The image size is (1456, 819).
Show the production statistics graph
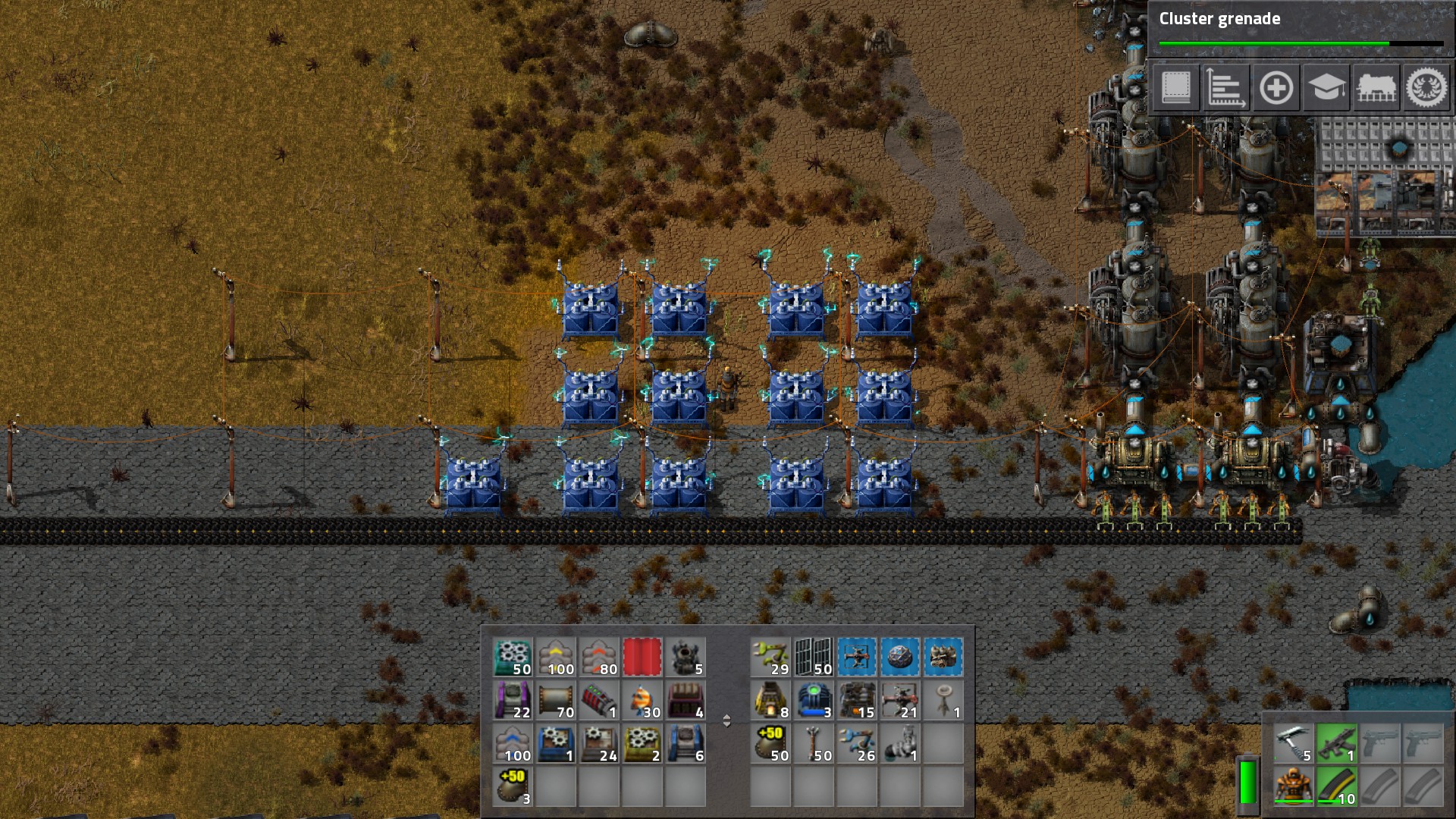pos(1225,88)
